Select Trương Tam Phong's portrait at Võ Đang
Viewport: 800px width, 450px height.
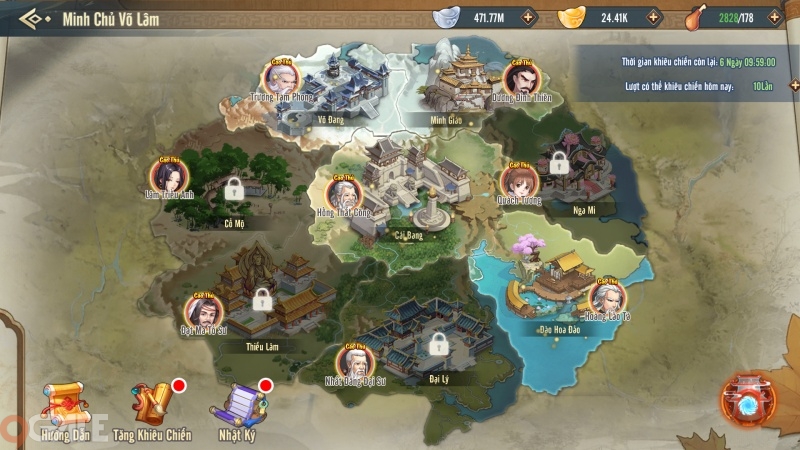281,77
